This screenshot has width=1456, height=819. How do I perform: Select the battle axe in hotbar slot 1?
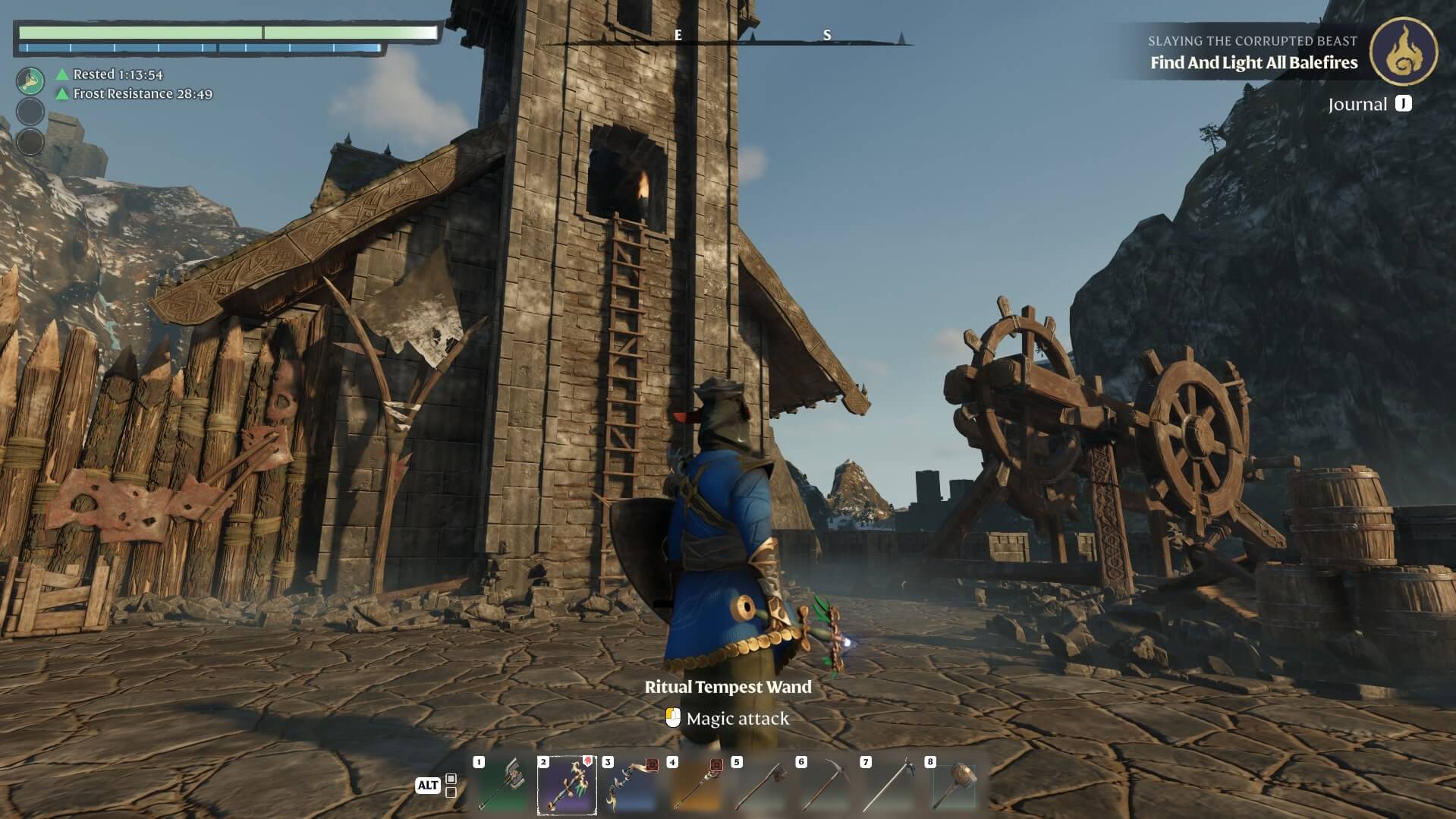pos(502,785)
